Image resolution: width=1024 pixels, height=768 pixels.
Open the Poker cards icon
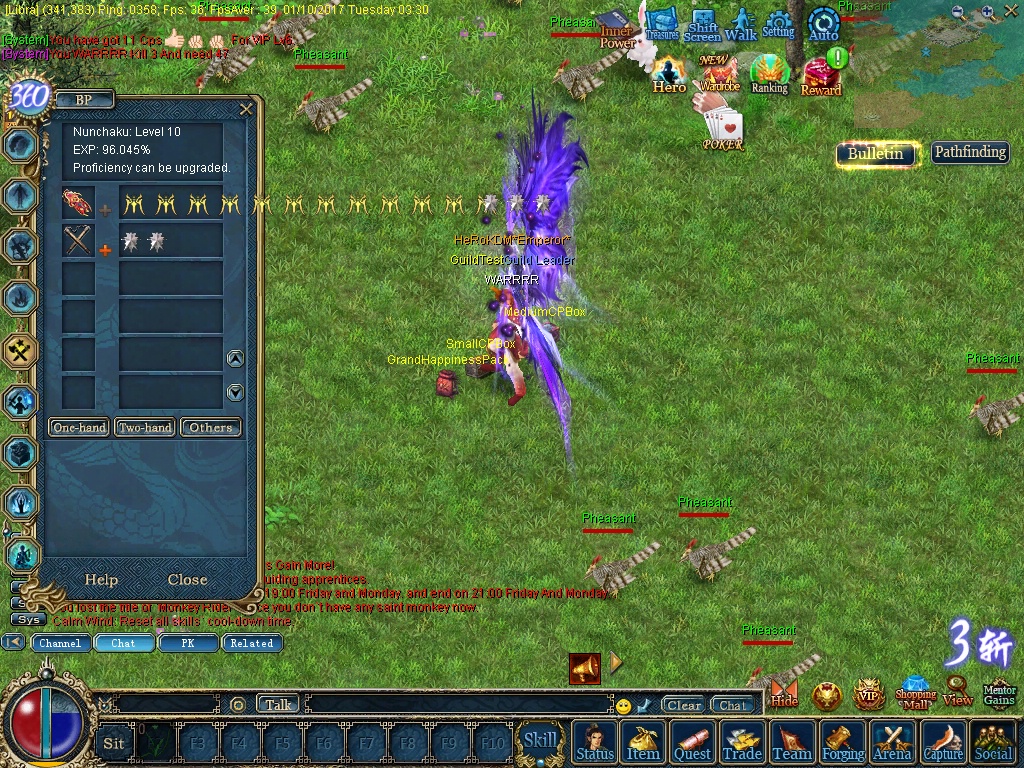723,129
